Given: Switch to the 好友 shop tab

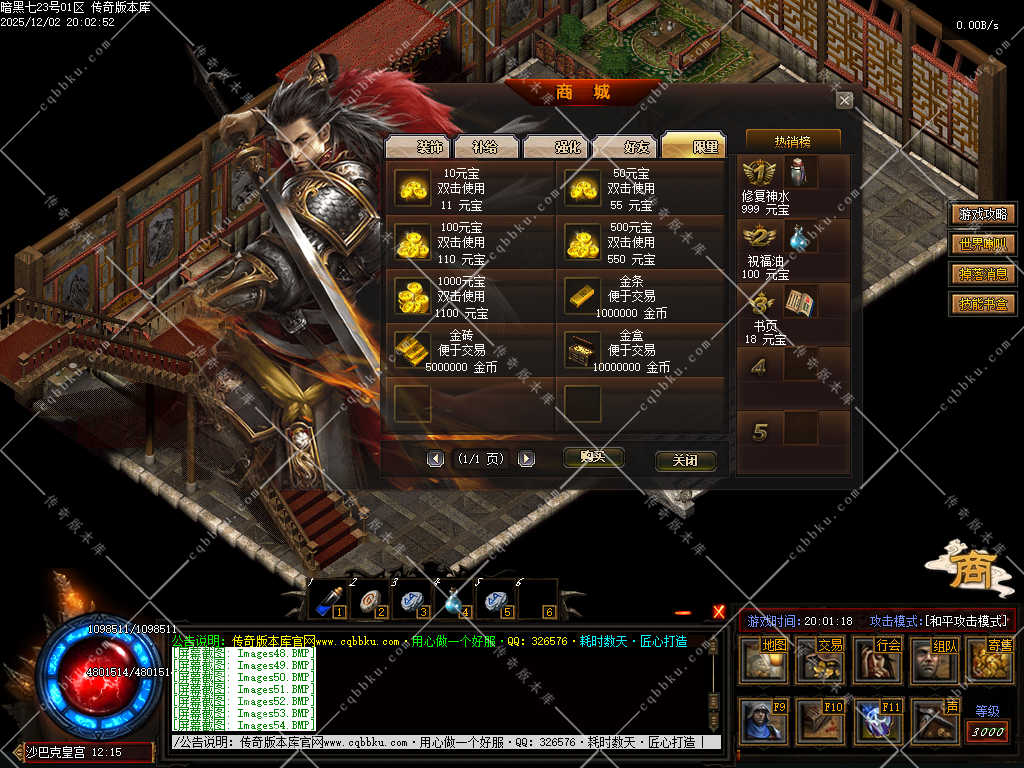Looking at the screenshot, I should point(625,146).
